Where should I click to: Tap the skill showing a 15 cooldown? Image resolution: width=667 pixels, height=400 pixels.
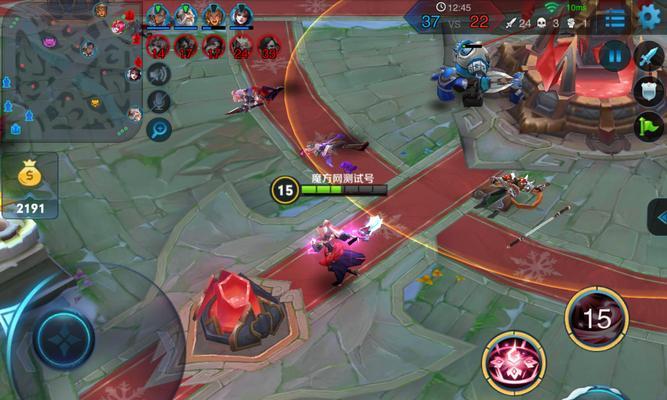(596, 319)
